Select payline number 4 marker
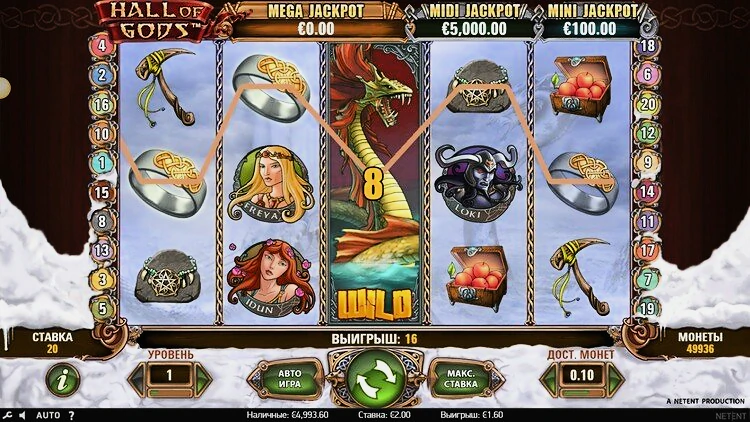Image resolution: width=750 pixels, height=422 pixels. point(102,46)
